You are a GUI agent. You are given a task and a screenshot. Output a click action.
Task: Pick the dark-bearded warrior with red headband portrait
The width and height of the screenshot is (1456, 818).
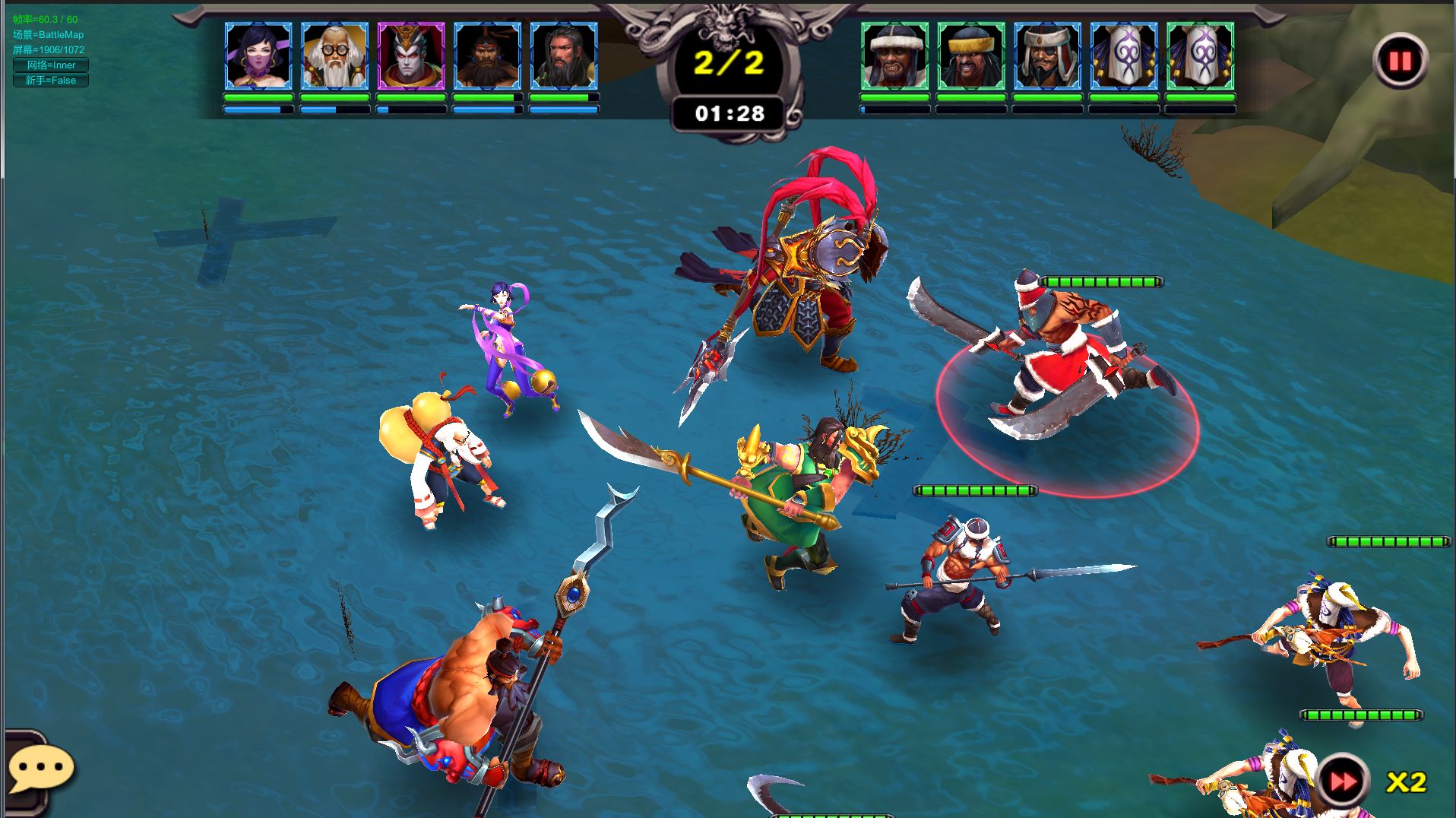[487, 55]
